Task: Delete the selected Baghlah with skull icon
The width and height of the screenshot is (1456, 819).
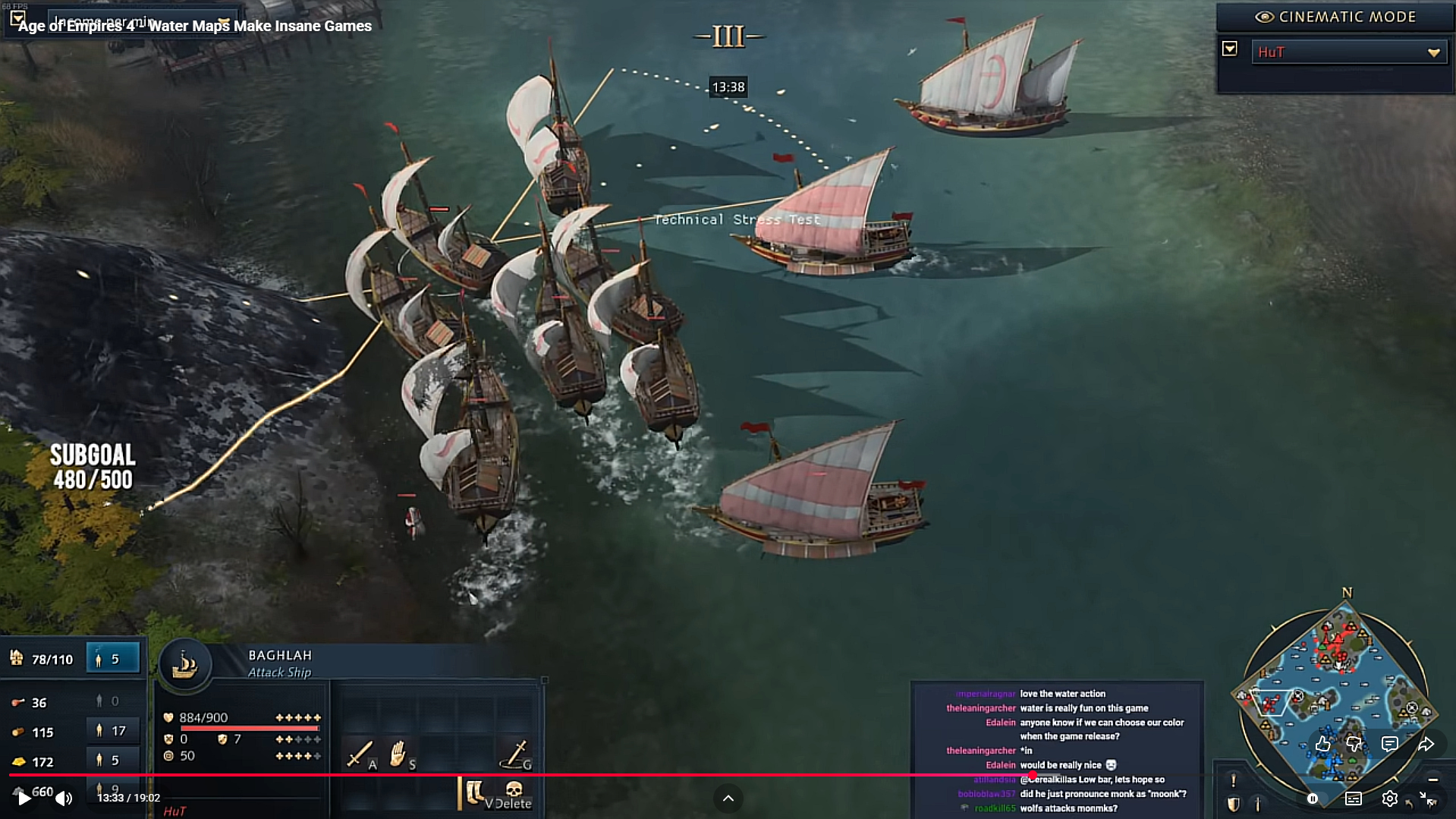Action: (x=514, y=792)
